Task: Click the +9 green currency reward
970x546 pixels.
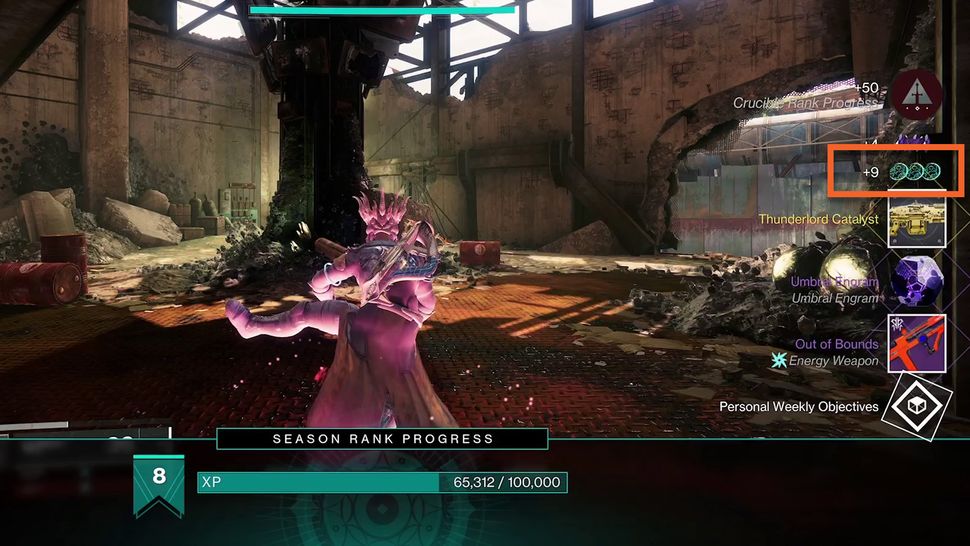Action: [x=916, y=171]
